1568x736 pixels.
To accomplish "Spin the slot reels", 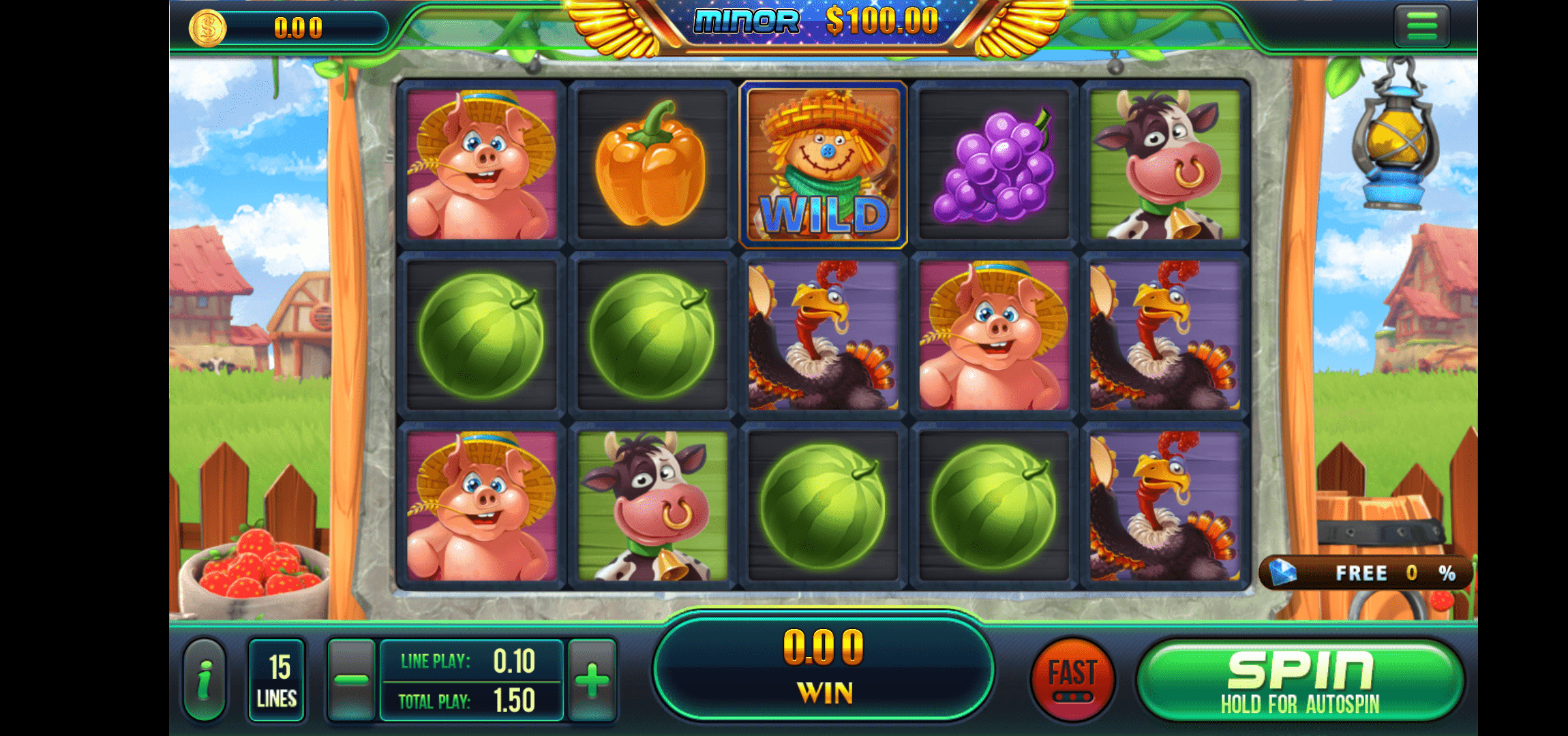I will coord(1300,680).
